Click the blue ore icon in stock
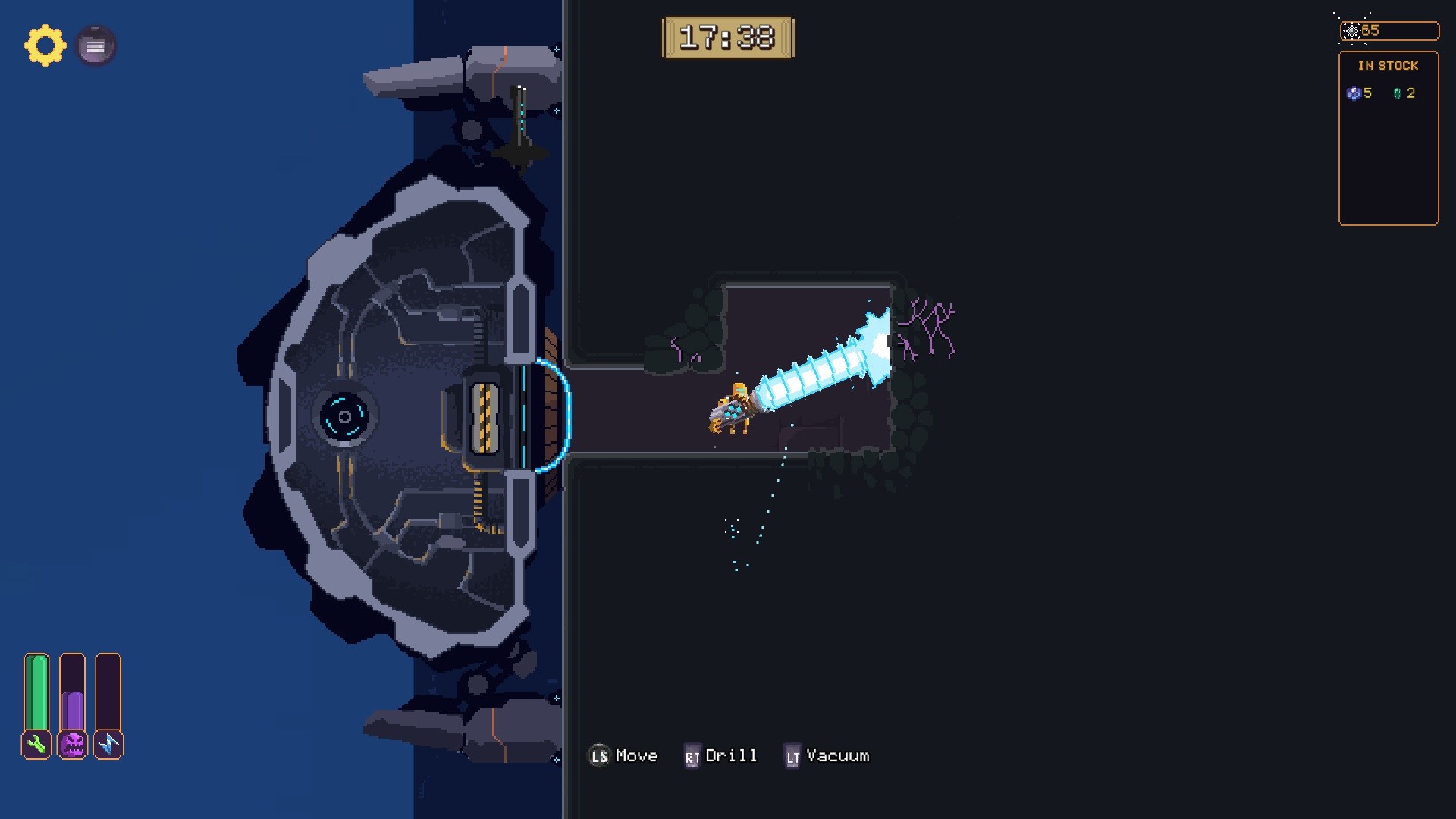Image resolution: width=1456 pixels, height=819 pixels. tap(1353, 93)
